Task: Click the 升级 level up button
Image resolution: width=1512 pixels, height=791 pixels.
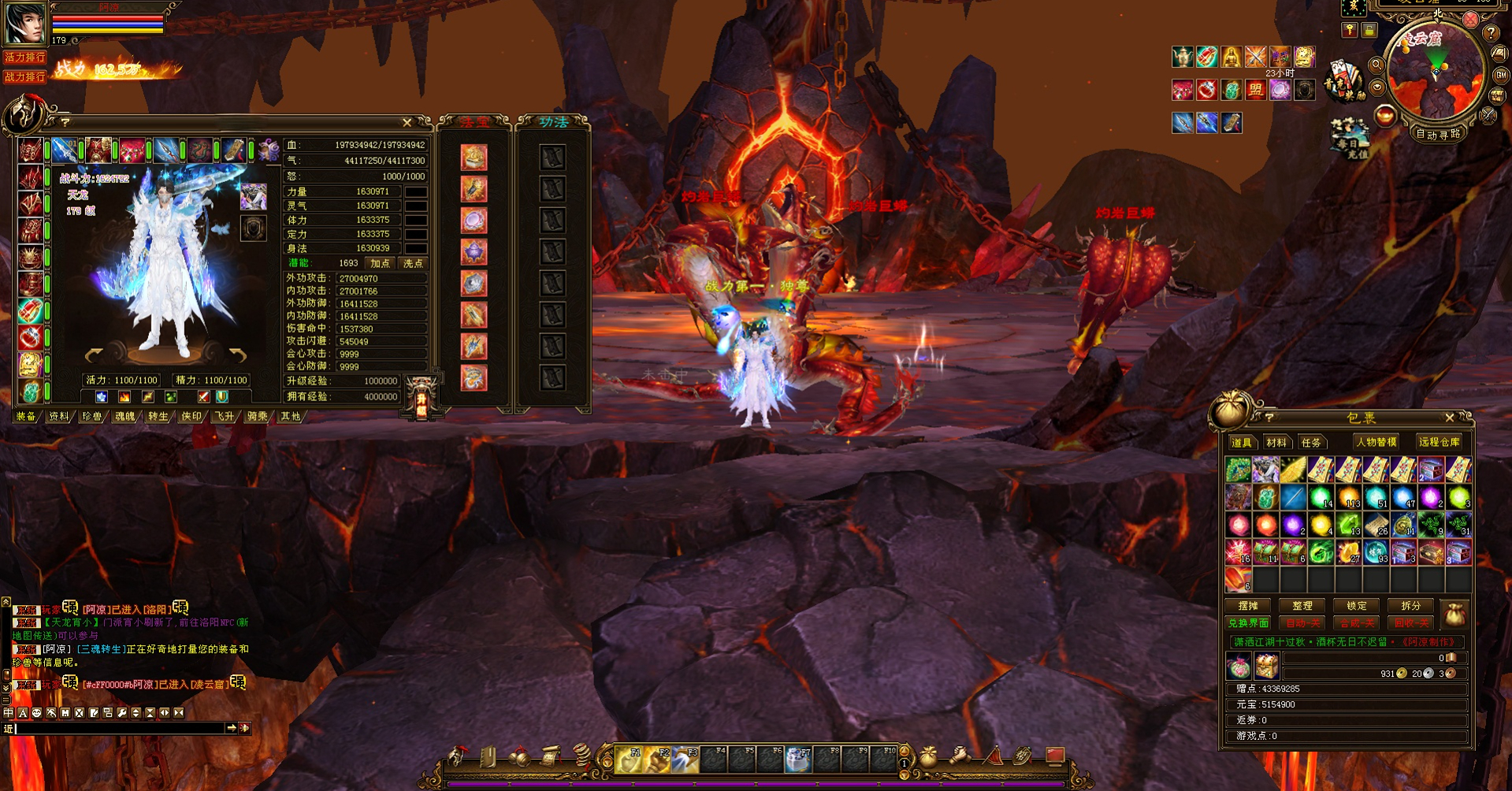Action: pyautogui.click(x=422, y=396)
